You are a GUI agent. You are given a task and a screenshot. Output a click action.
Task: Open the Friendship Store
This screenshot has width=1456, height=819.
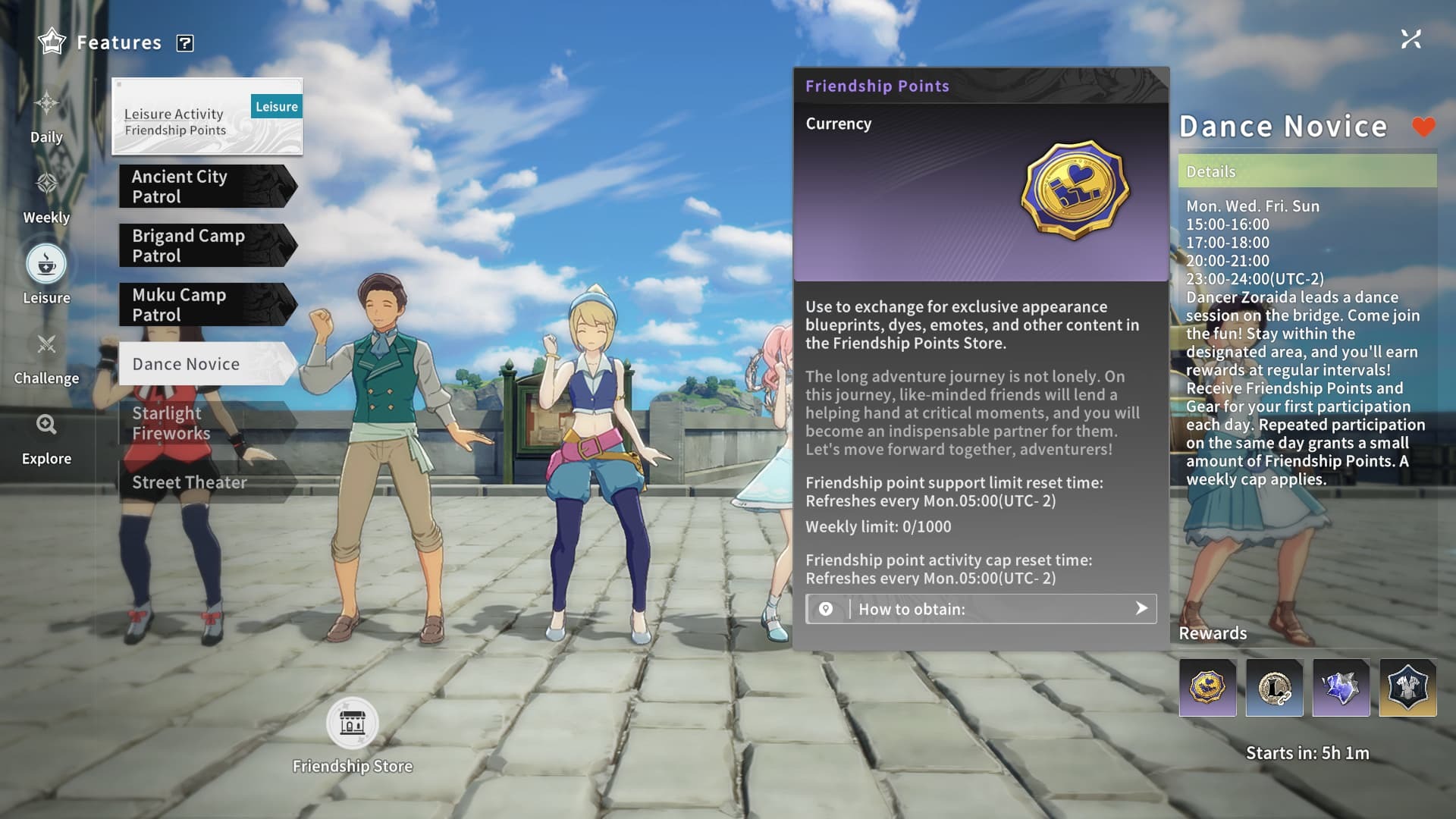(353, 723)
